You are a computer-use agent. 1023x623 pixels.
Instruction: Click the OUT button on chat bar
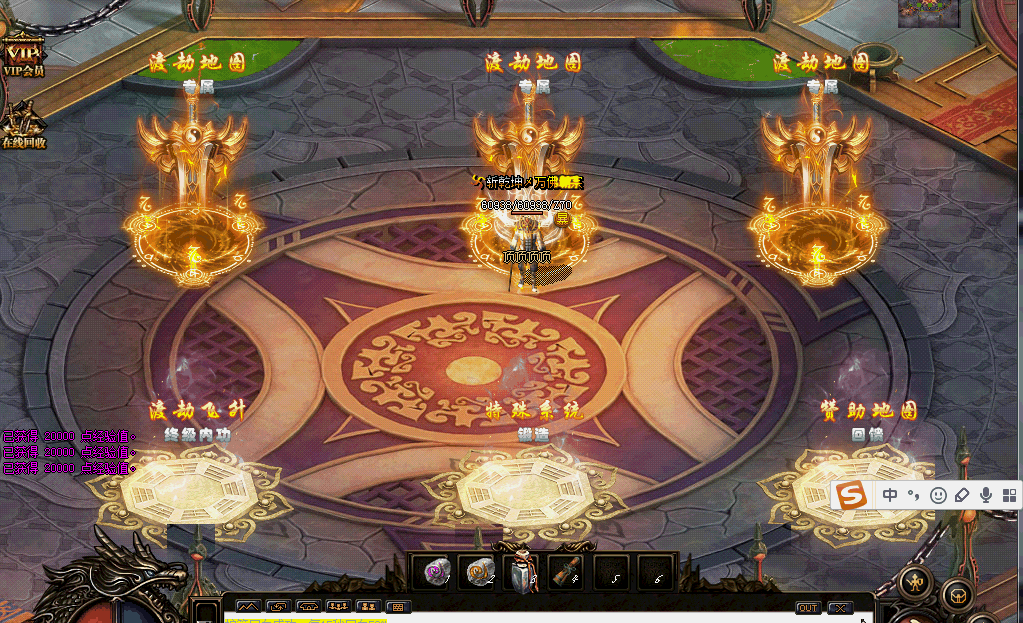coord(807,608)
